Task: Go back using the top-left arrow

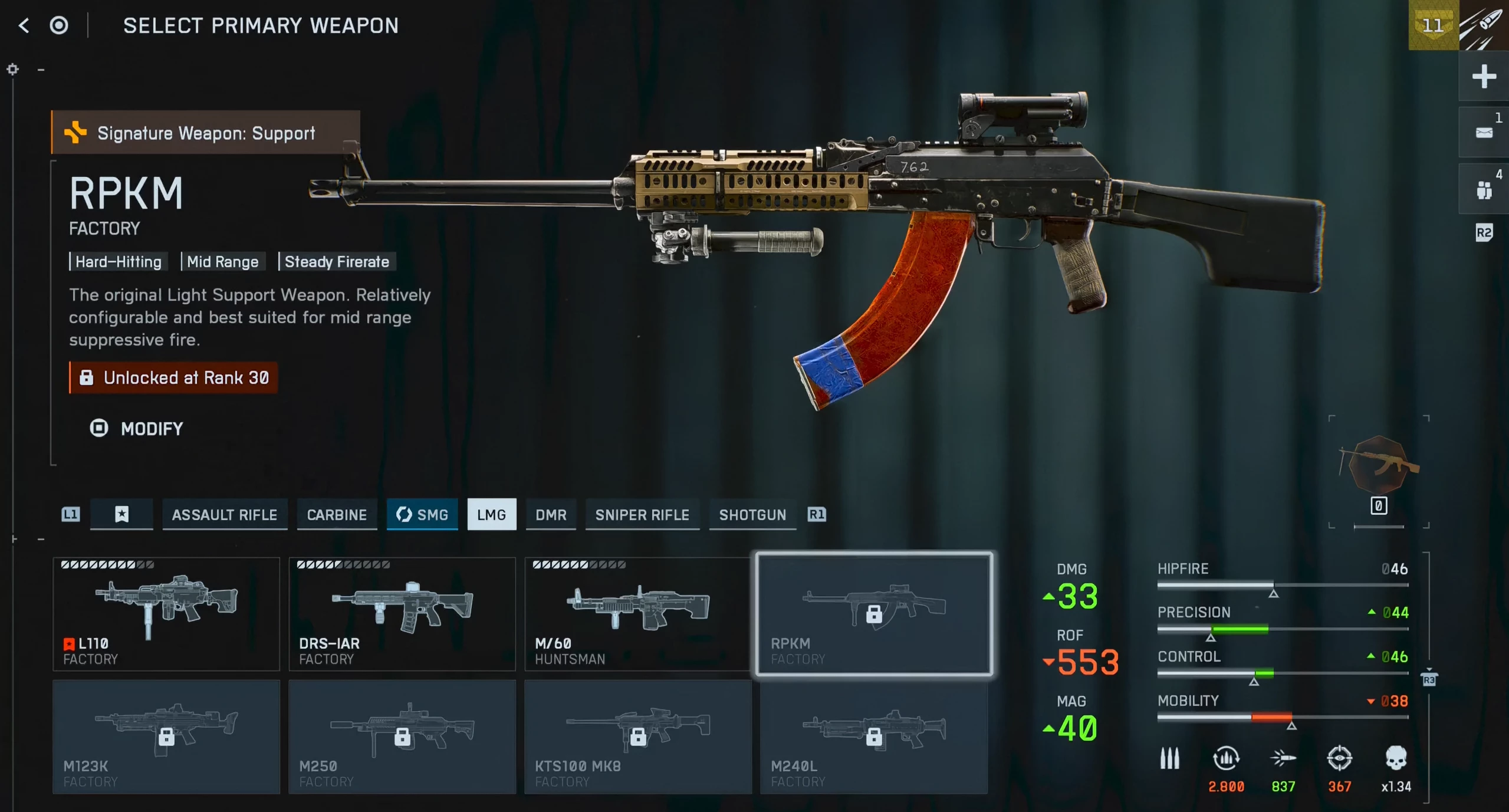Action: [x=24, y=25]
